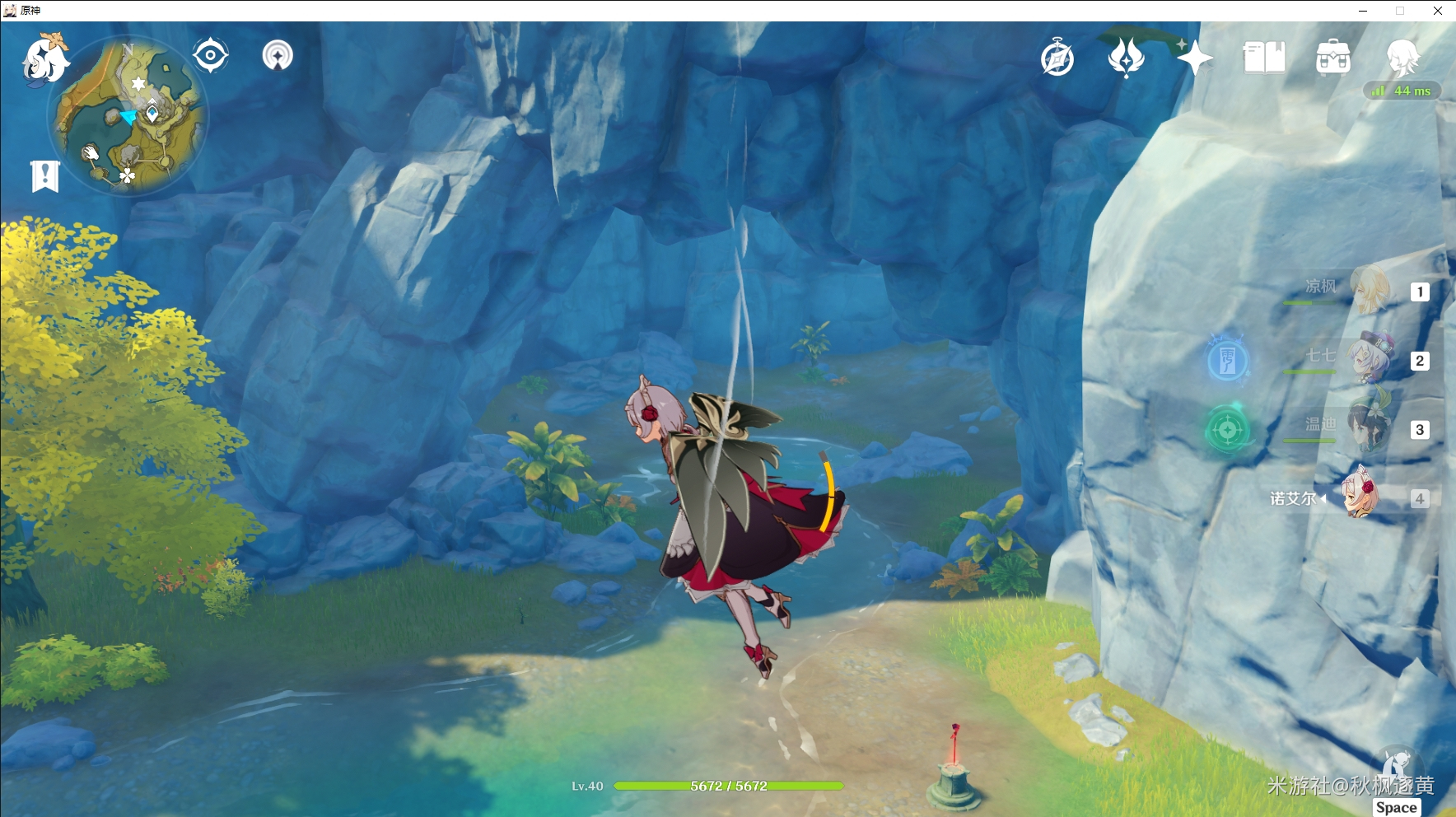This screenshot has height=817, width=1456.
Task: Open the Wish star icon
Action: pos(1194,58)
